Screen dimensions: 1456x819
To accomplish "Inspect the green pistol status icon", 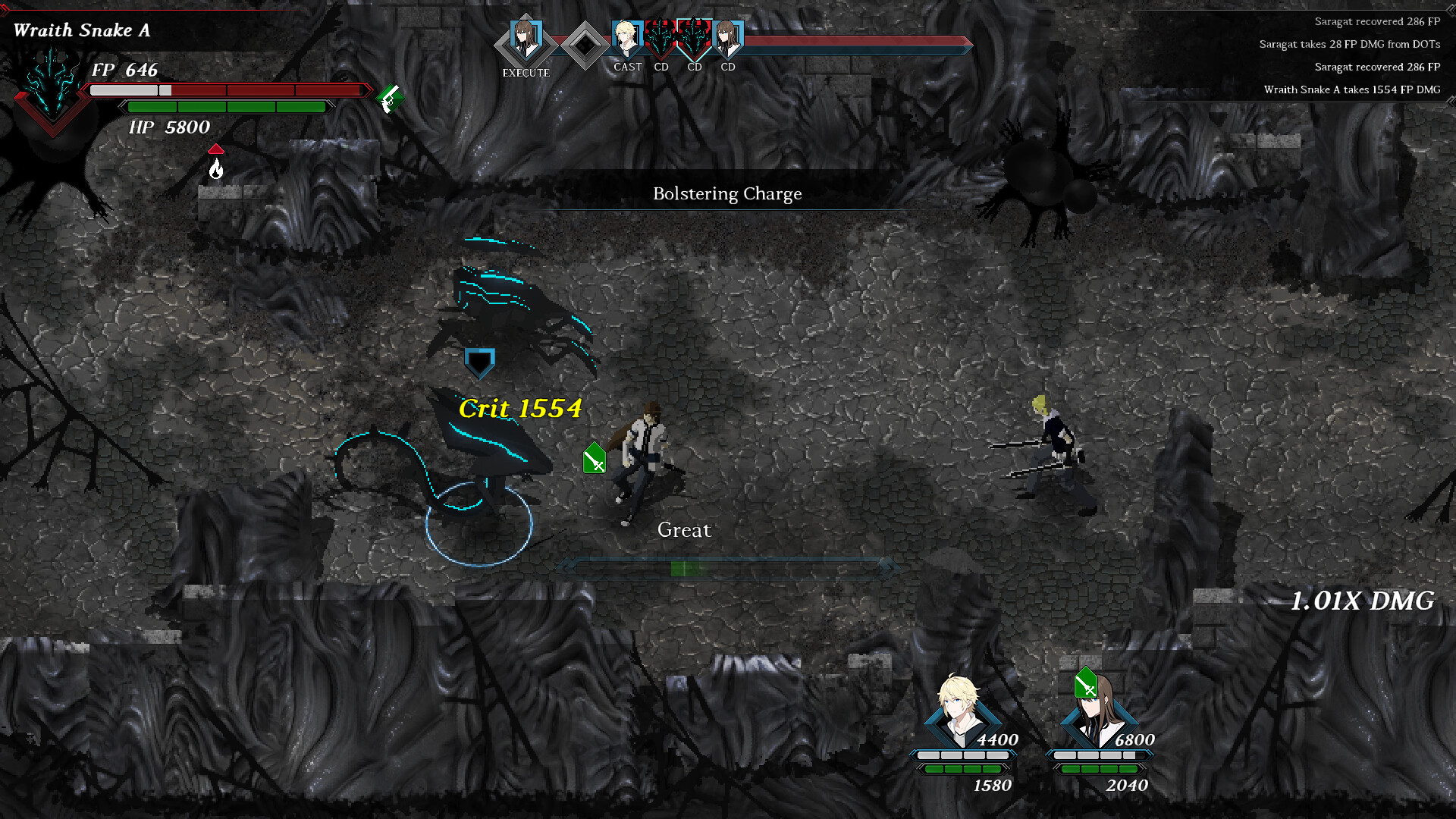I will 390,98.
